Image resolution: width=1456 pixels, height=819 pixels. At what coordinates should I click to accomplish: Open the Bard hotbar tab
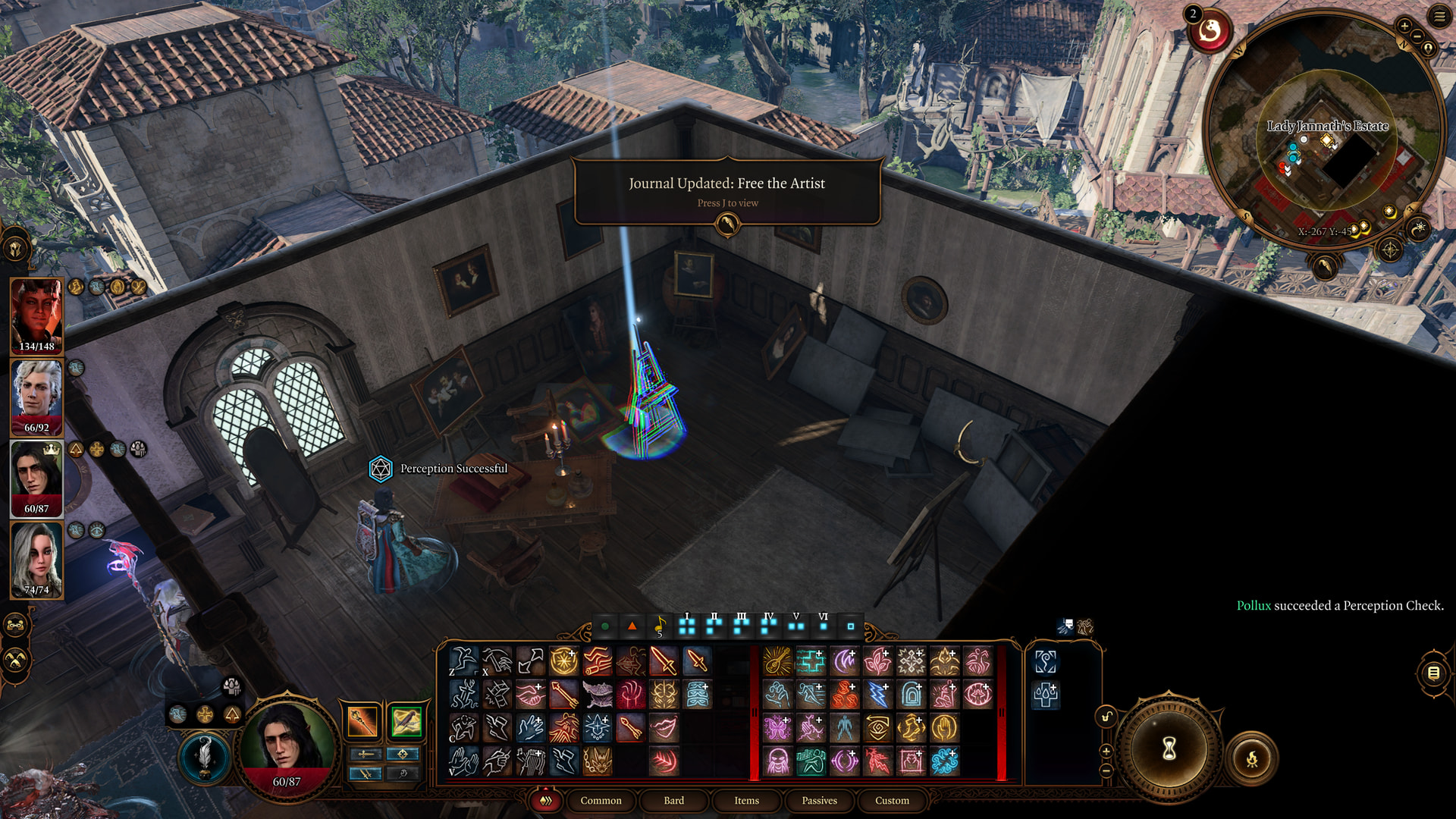pos(673,800)
